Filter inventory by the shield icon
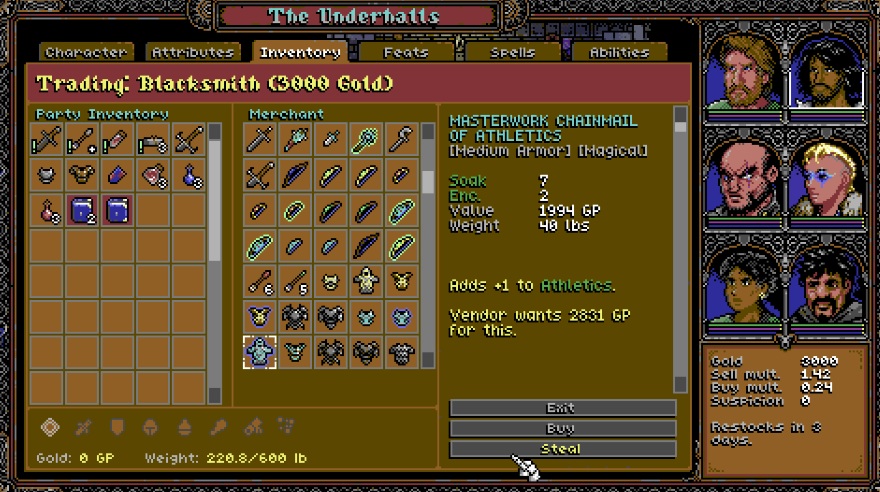 pyautogui.click(x=117, y=428)
